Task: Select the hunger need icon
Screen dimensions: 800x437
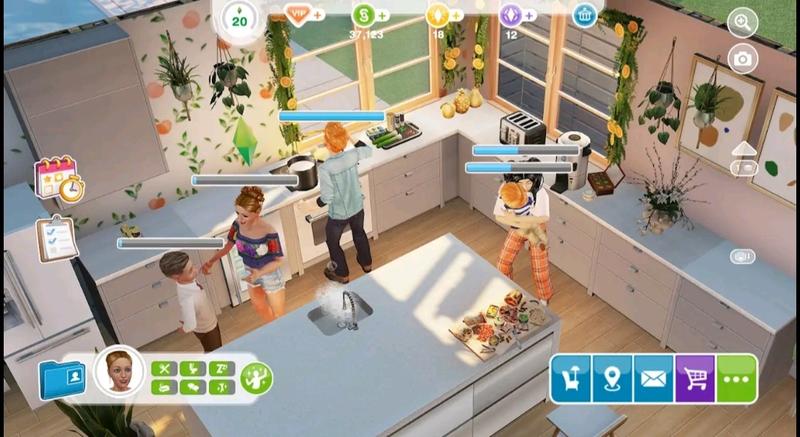Action: (x=164, y=367)
